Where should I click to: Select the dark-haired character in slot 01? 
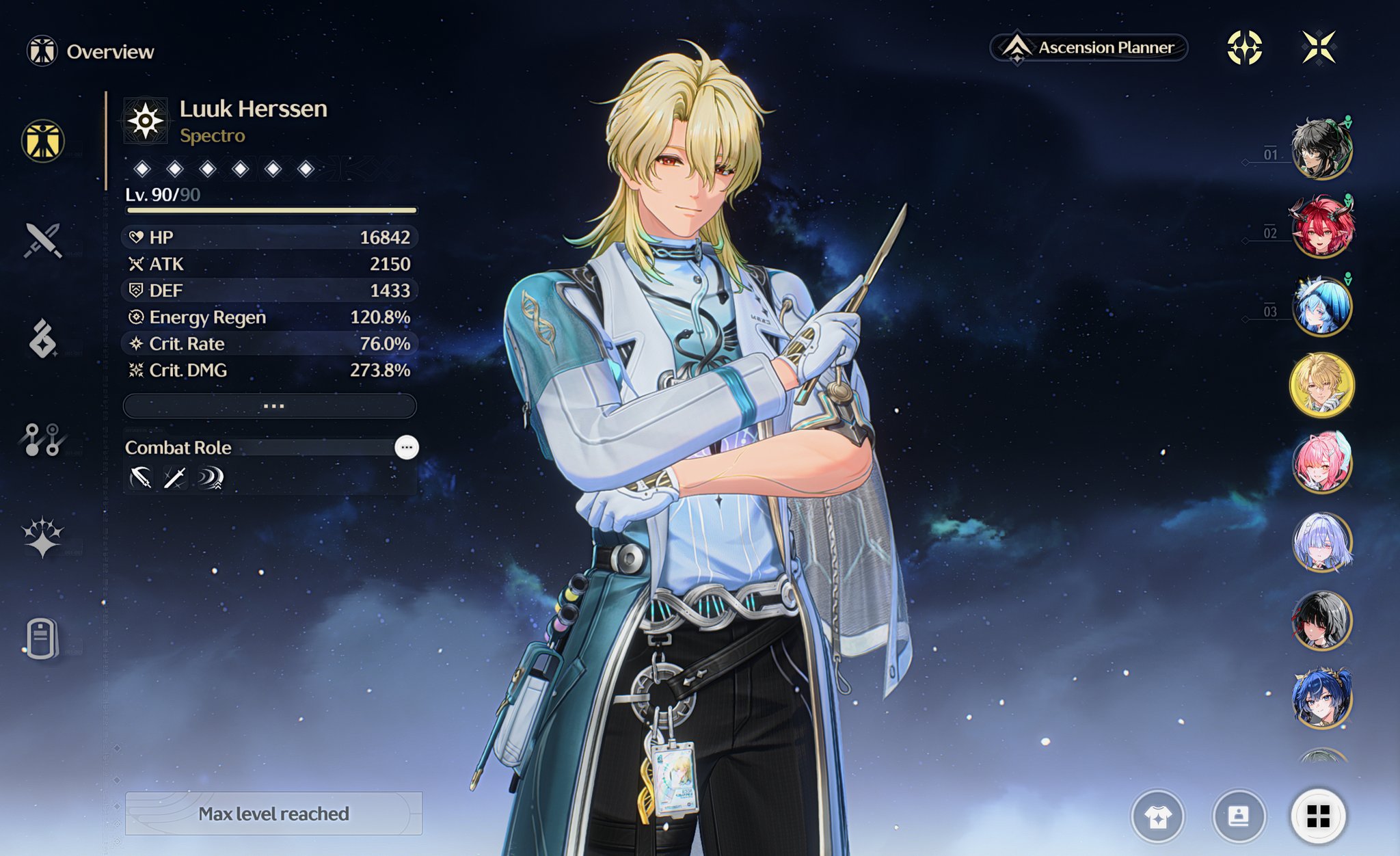click(1321, 149)
